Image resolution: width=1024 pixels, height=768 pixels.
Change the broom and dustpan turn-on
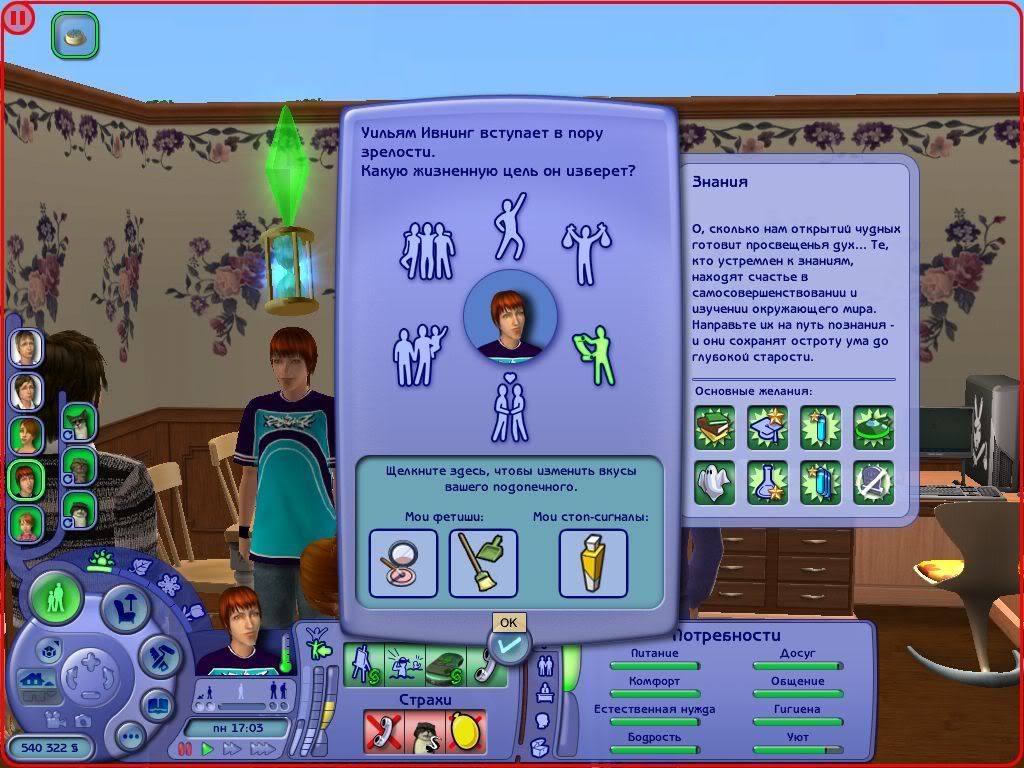[x=483, y=563]
